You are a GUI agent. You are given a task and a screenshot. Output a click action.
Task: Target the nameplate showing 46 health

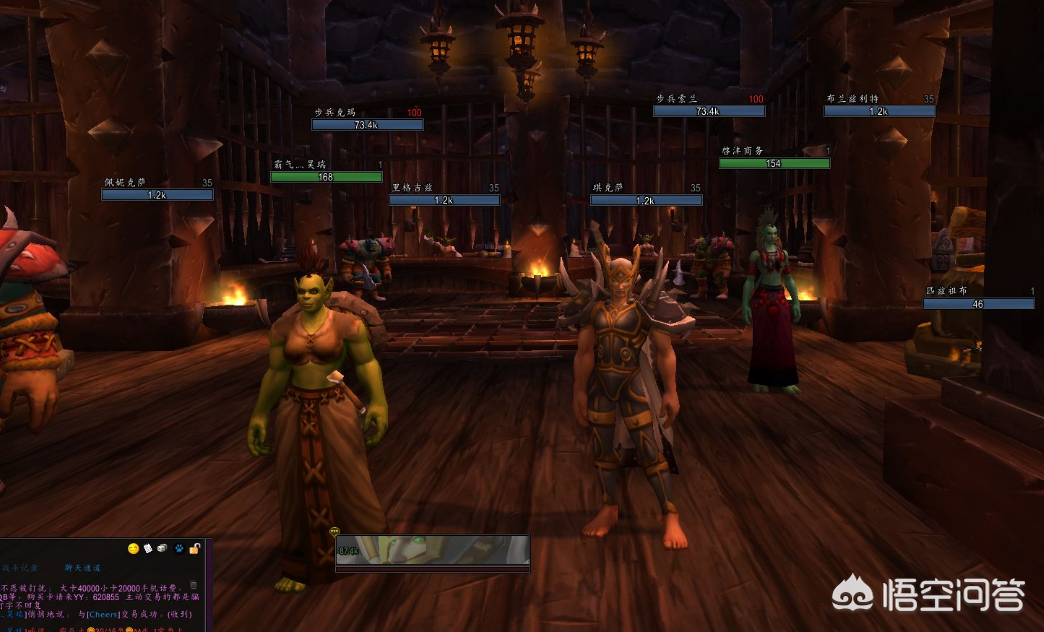pyautogui.click(x=978, y=303)
